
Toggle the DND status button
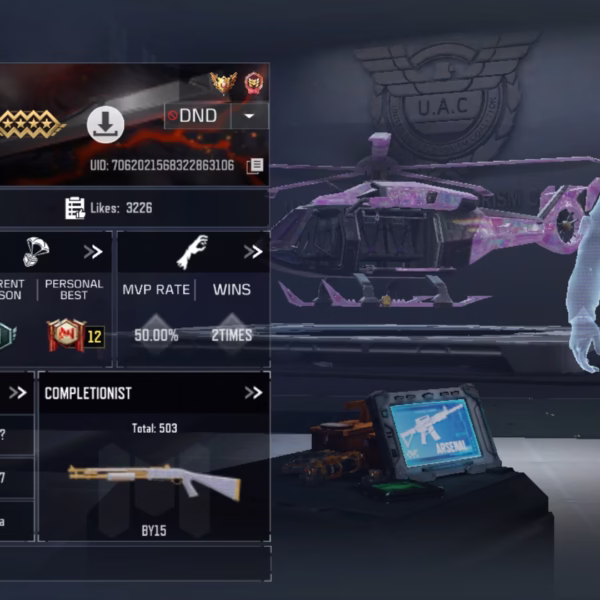[197, 116]
